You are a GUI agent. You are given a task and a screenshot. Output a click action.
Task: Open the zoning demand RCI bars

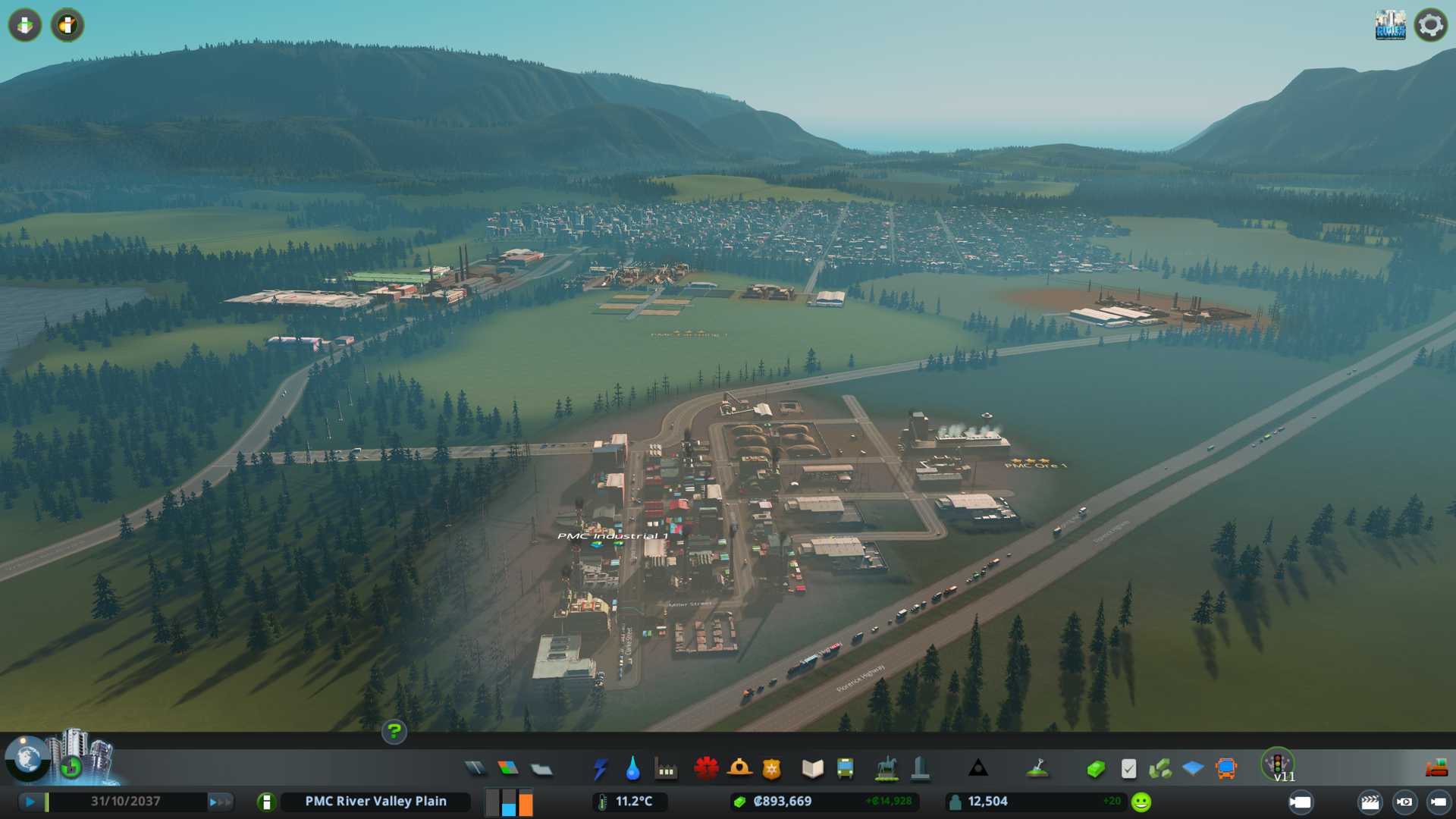coord(509,802)
